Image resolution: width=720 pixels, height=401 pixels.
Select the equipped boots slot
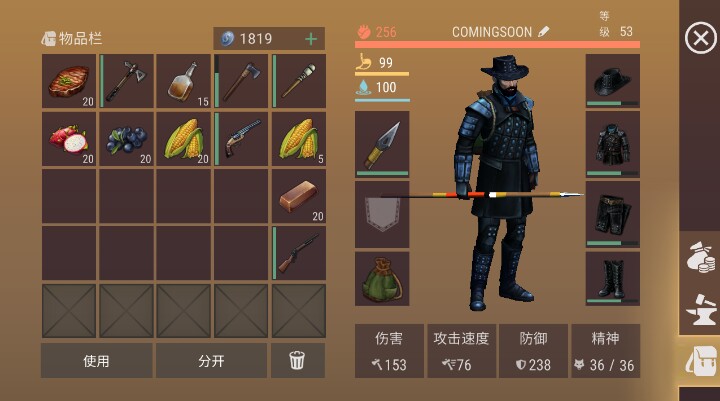(612, 277)
